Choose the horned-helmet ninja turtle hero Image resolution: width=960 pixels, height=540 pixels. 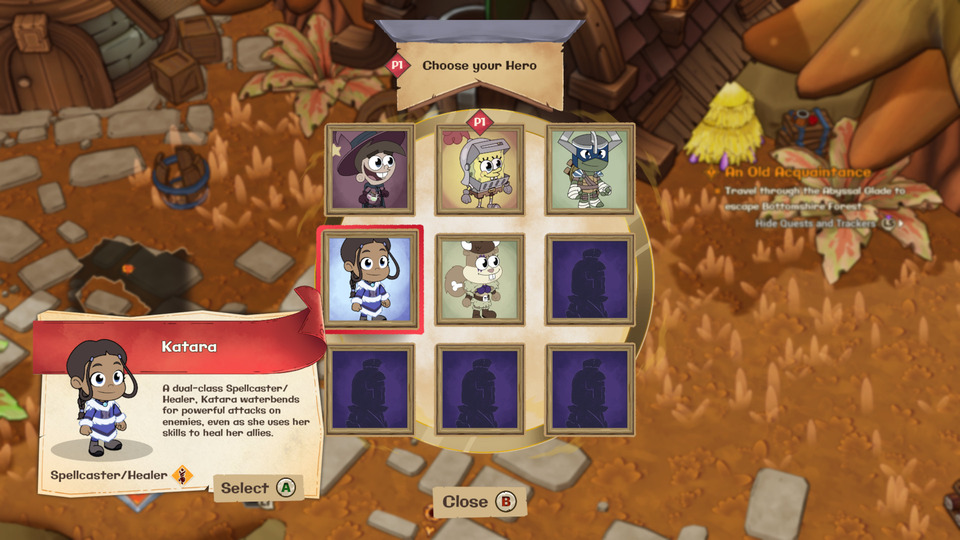[x=590, y=169]
